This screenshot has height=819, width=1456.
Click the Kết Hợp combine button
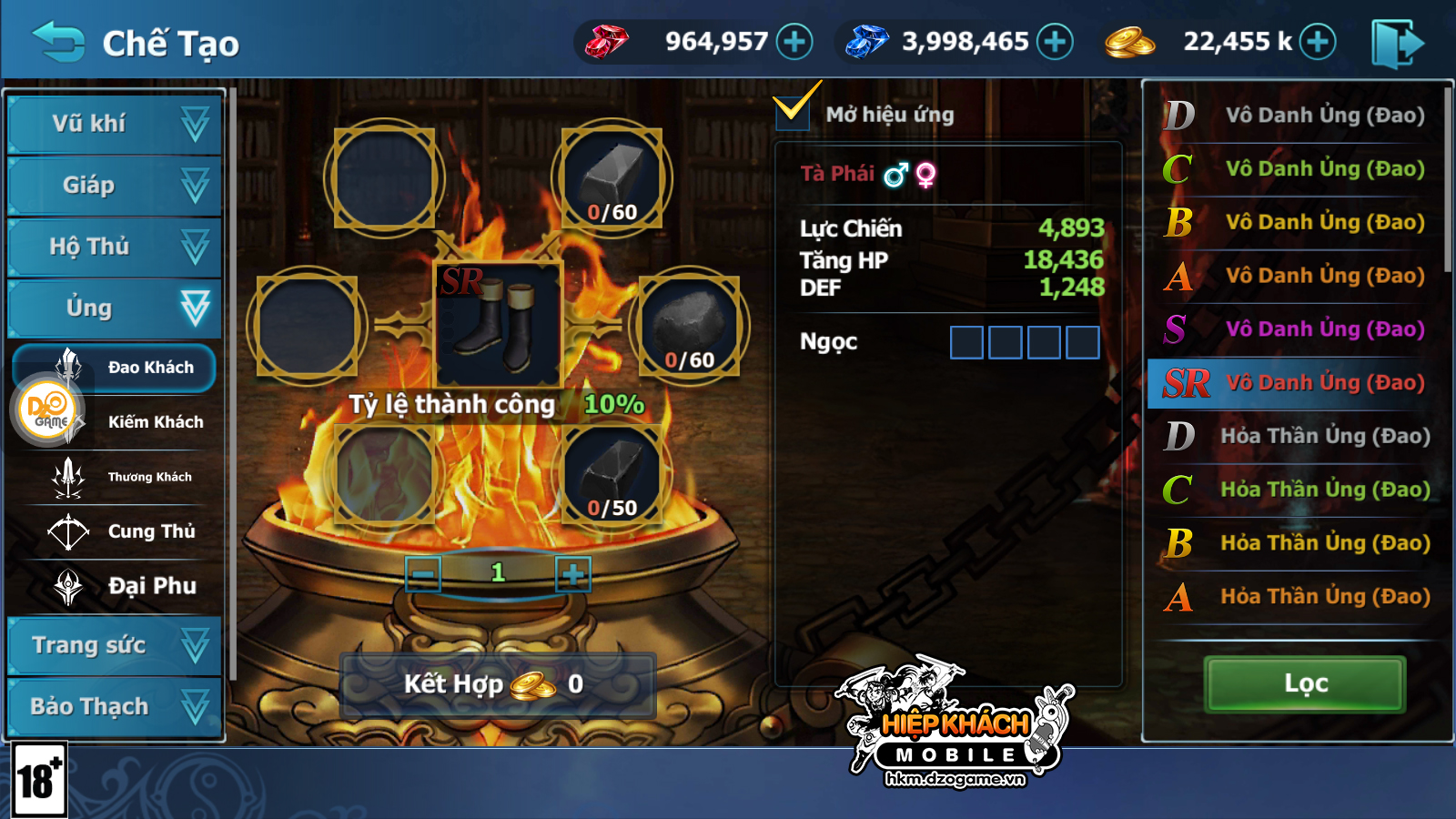coord(497,684)
